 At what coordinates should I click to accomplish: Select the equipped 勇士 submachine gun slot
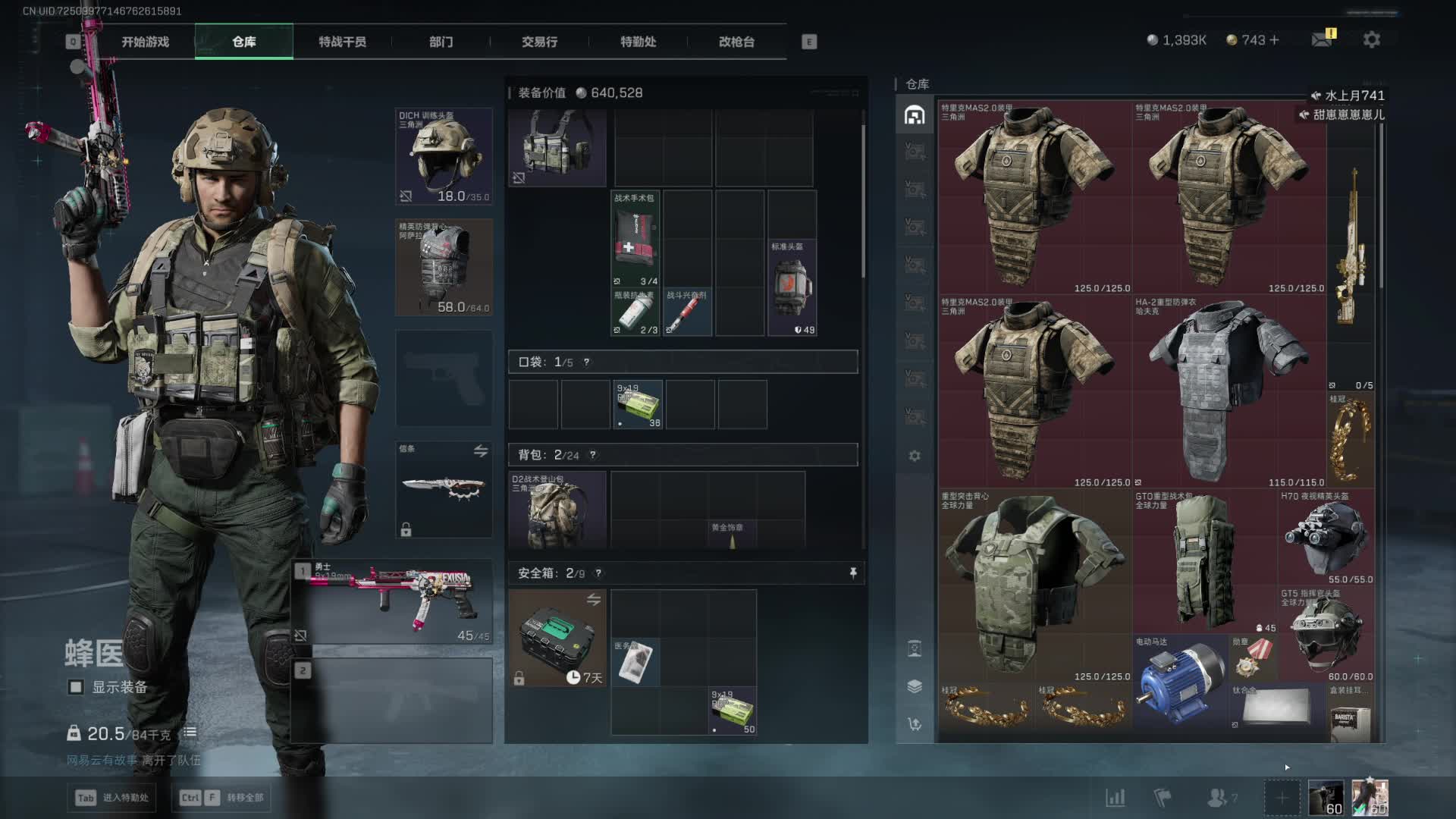pyautogui.click(x=393, y=602)
